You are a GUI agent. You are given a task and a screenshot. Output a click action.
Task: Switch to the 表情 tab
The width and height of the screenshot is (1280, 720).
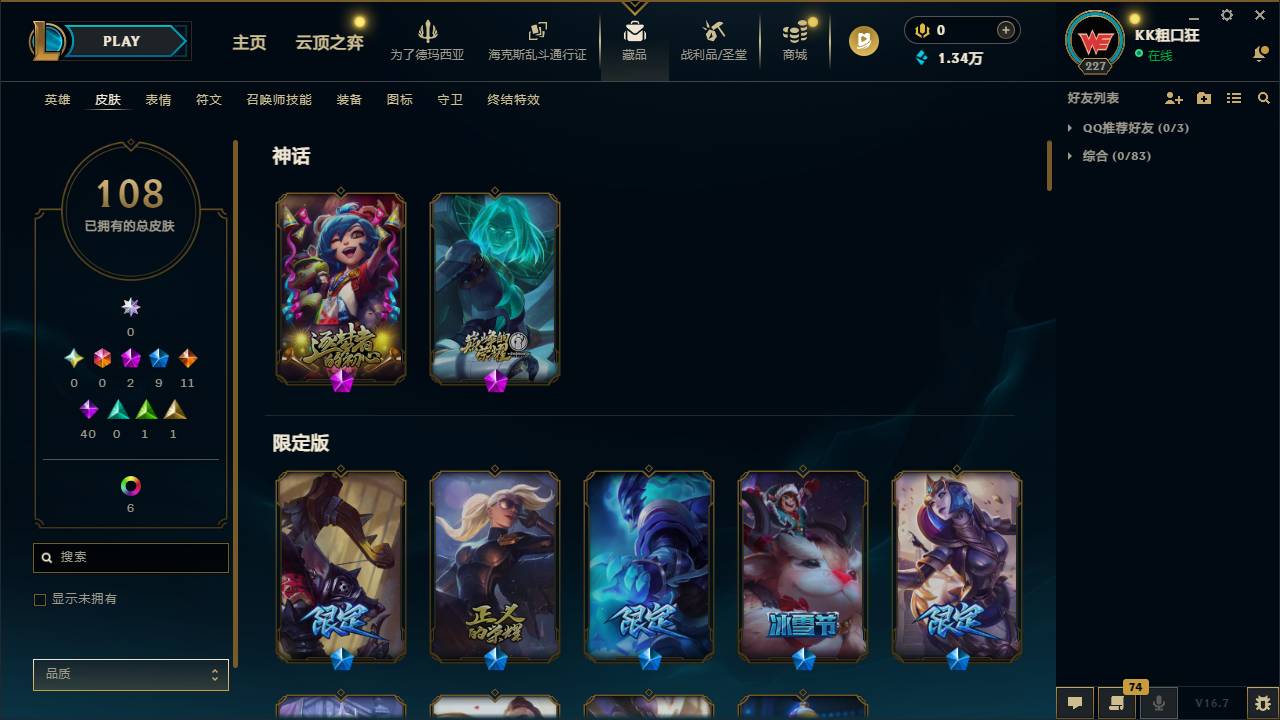[x=157, y=100]
